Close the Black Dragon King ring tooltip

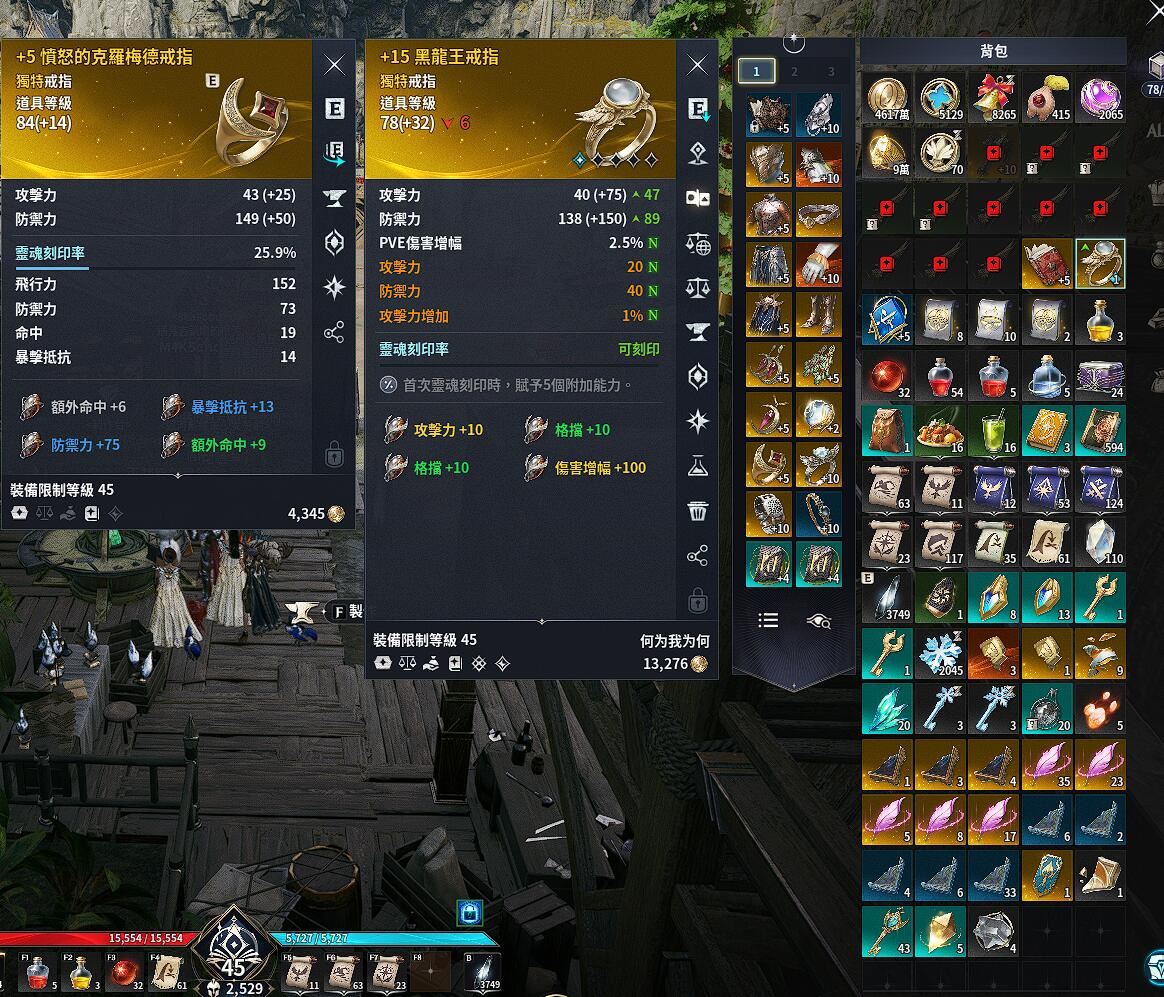point(698,66)
